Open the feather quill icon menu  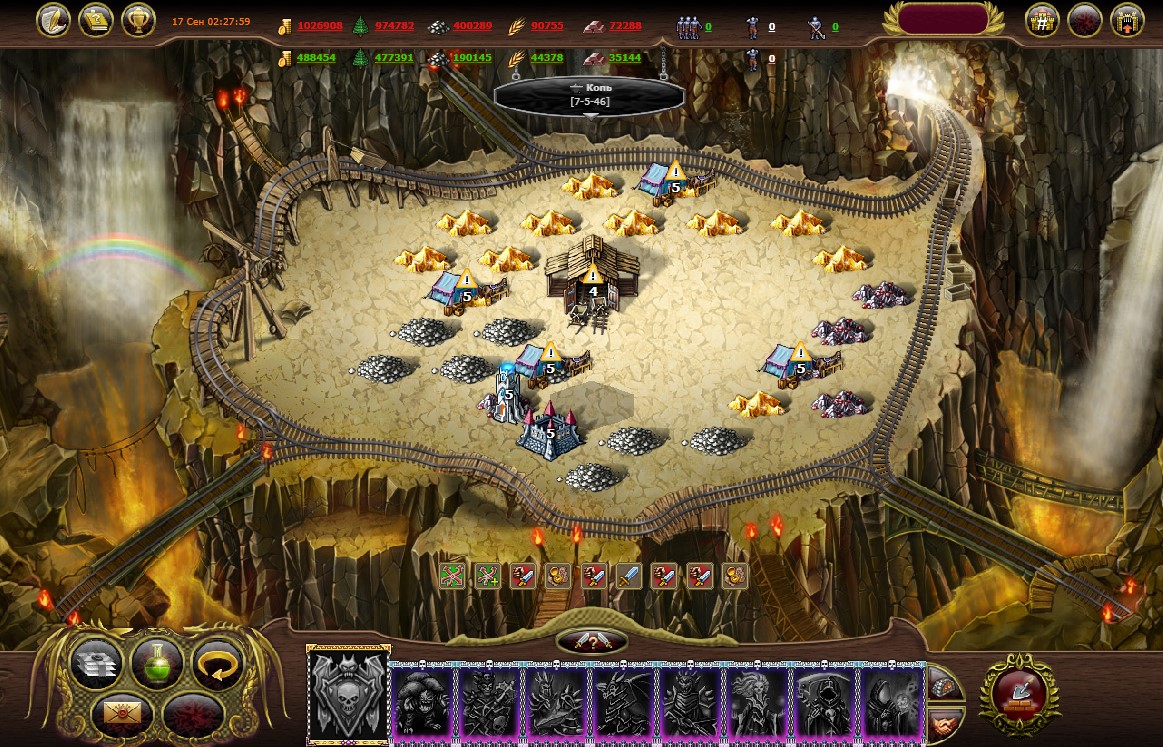(51, 20)
